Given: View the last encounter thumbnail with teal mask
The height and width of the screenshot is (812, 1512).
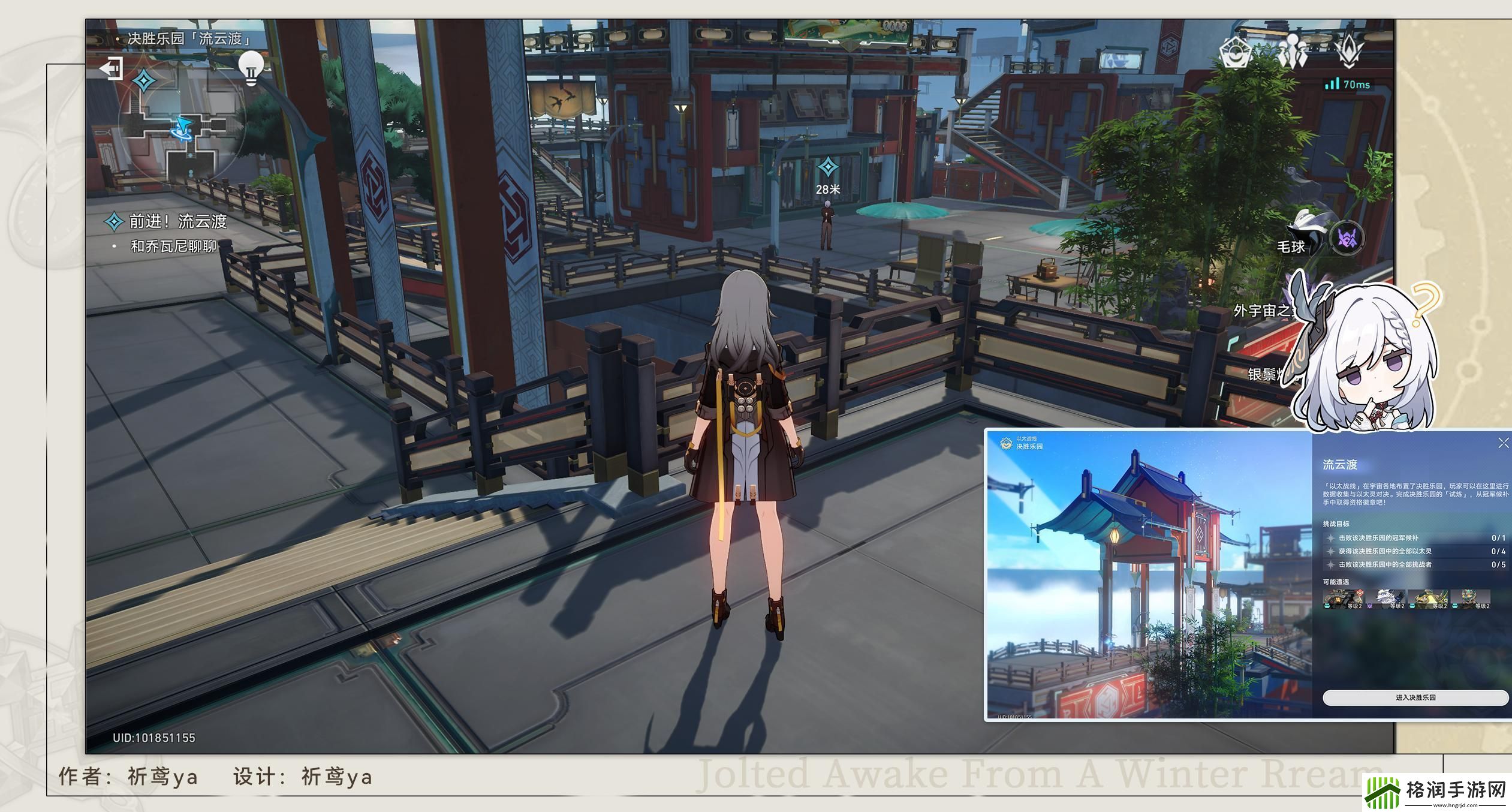Looking at the screenshot, I should coord(1470,599).
